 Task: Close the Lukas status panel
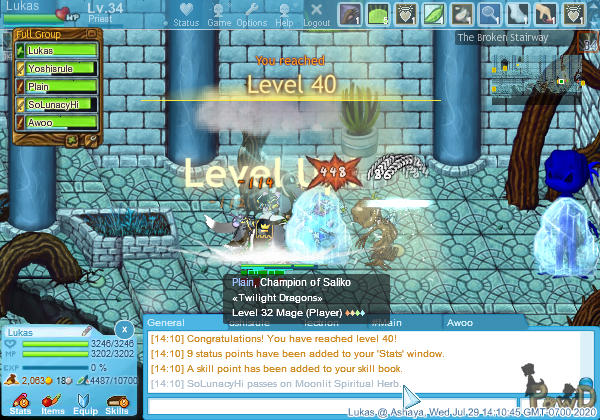click(x=123, y=328)
